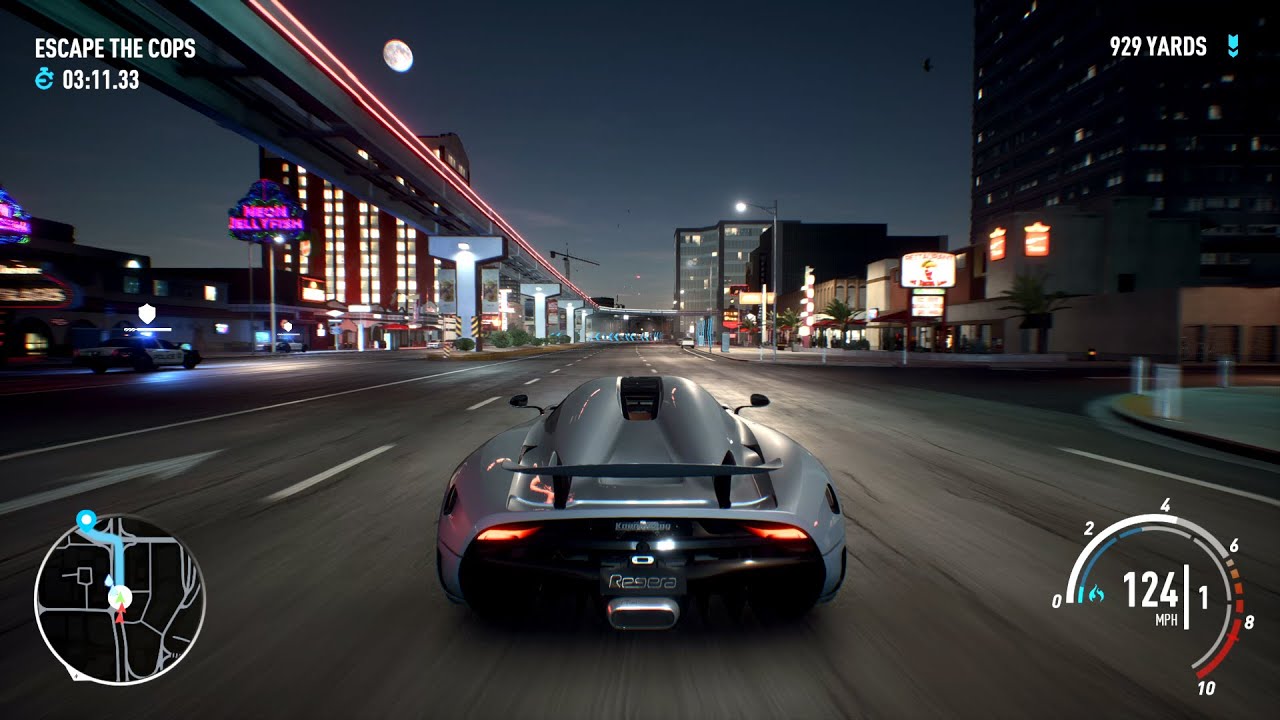Toggle the health bar under the left cop shield

coord(148,329)
